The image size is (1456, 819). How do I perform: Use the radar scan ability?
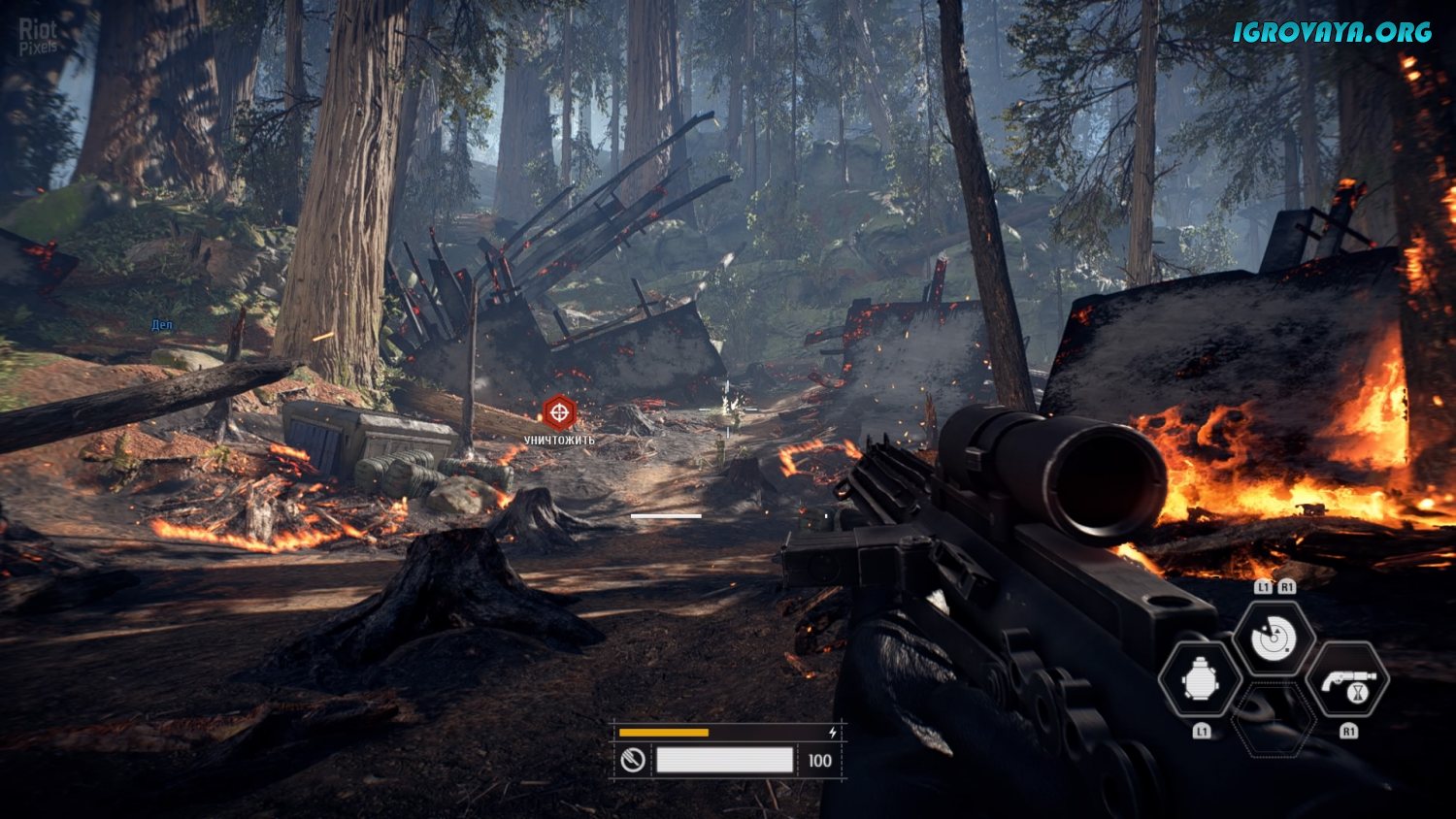tap(1274, 639)
